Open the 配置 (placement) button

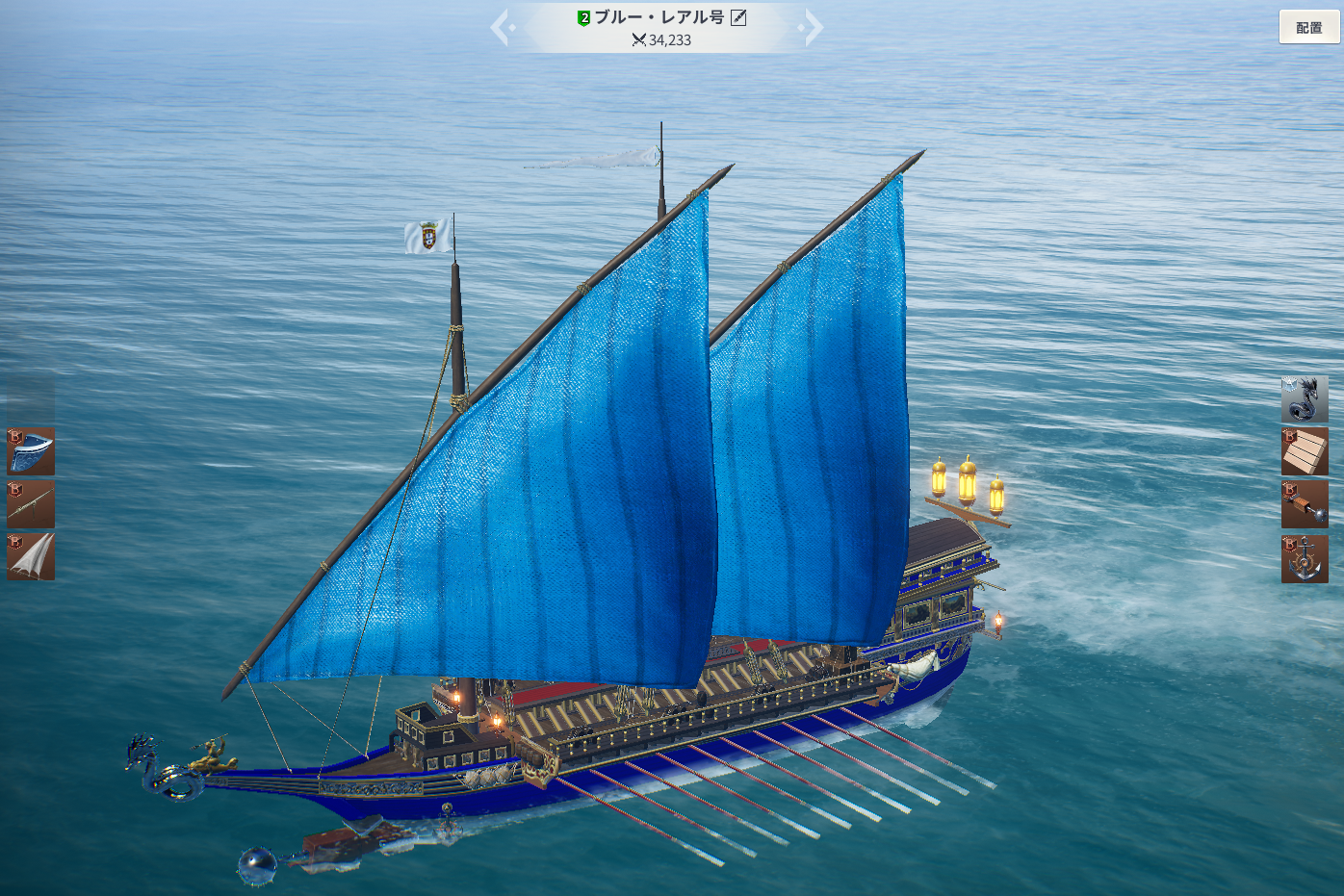click(1308, 27)
